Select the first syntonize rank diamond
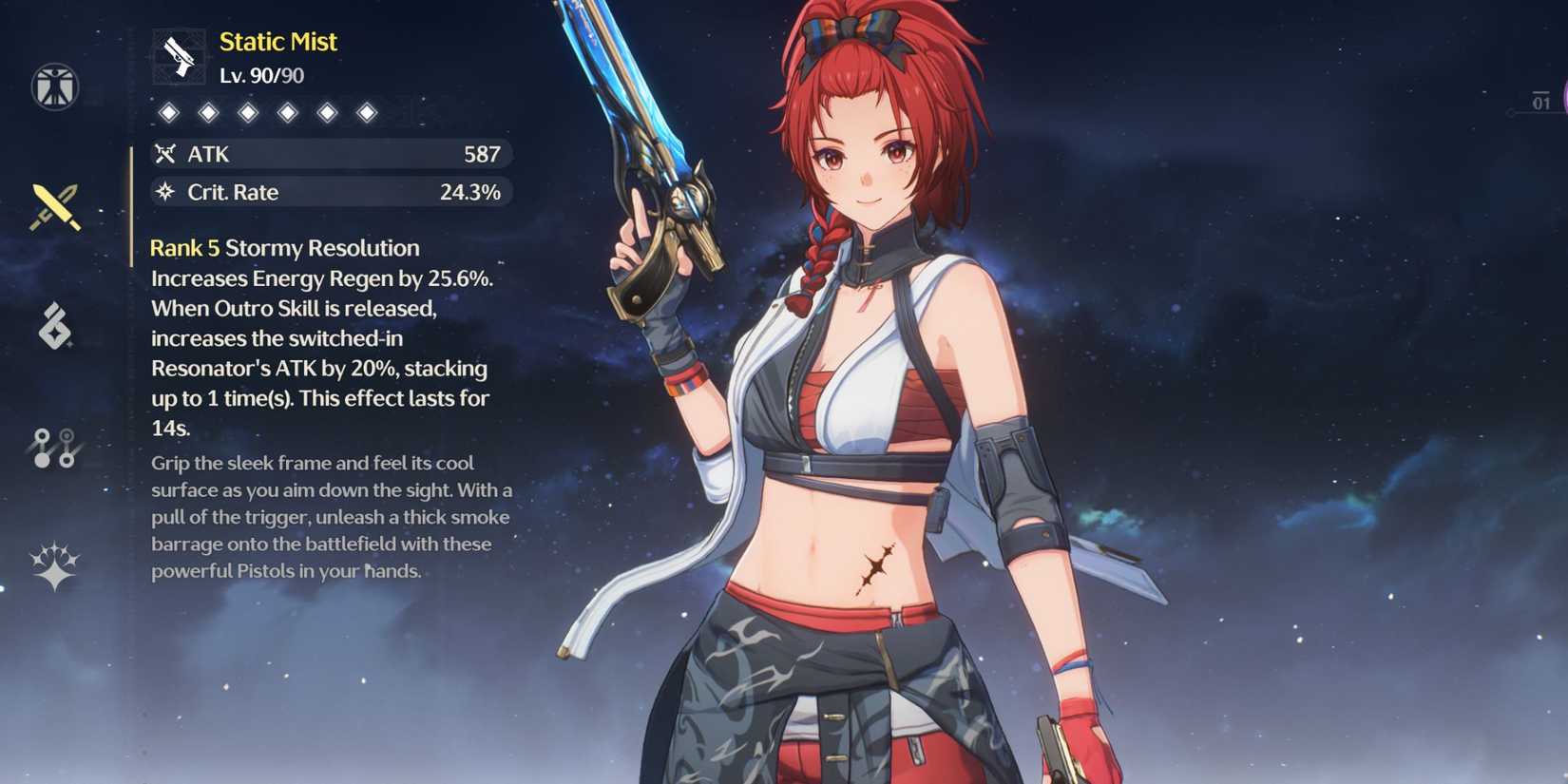1568x784 pixels. point(169,111)
